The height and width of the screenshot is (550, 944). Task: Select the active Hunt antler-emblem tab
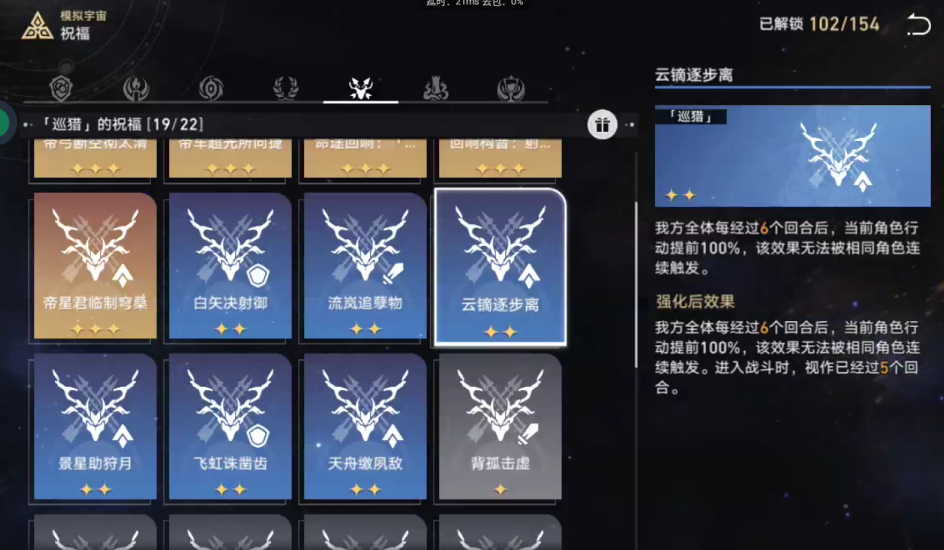pyautogui.click(x=360, y=89)
